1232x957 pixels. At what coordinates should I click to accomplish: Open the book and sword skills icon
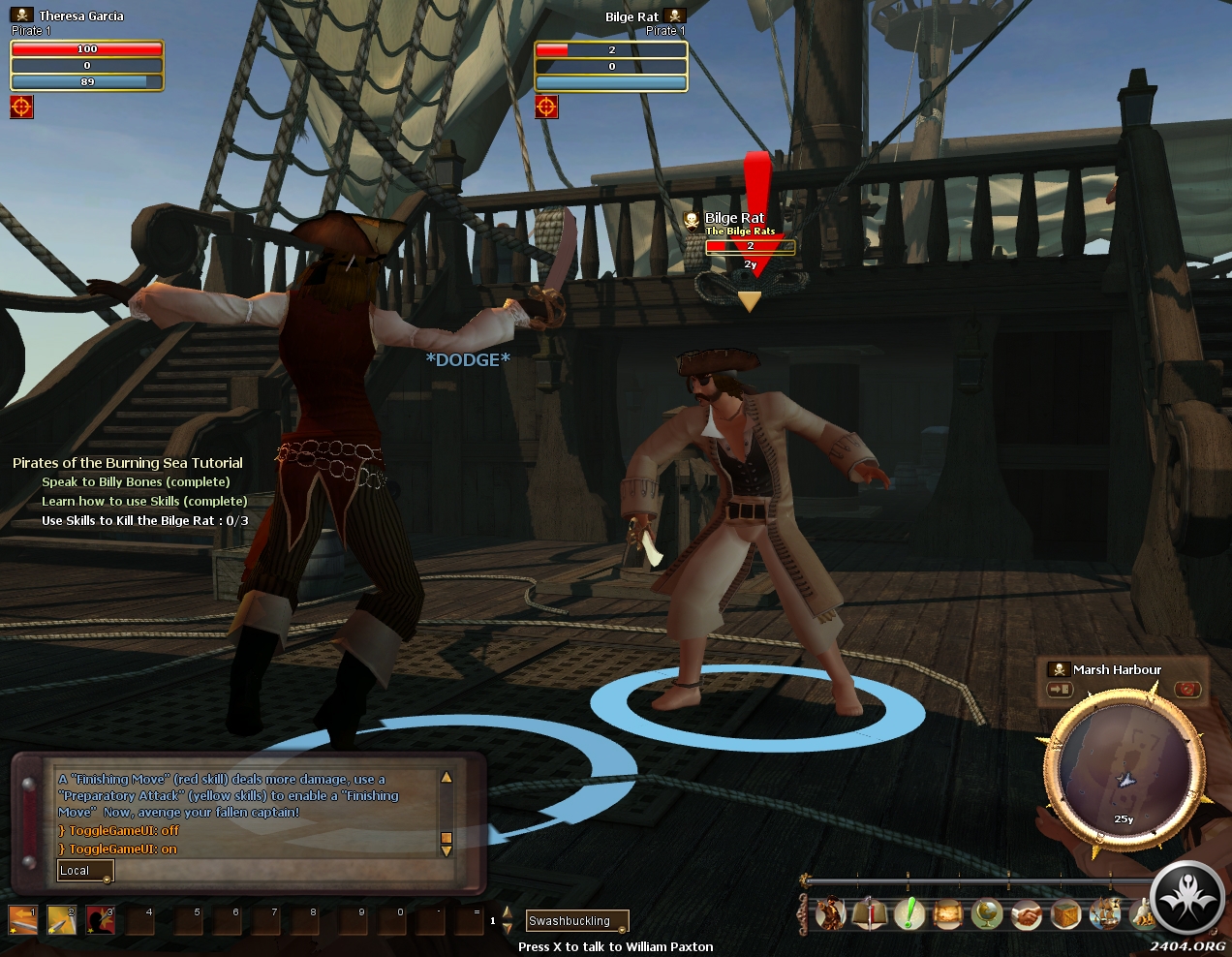click(x=870, y=913)
